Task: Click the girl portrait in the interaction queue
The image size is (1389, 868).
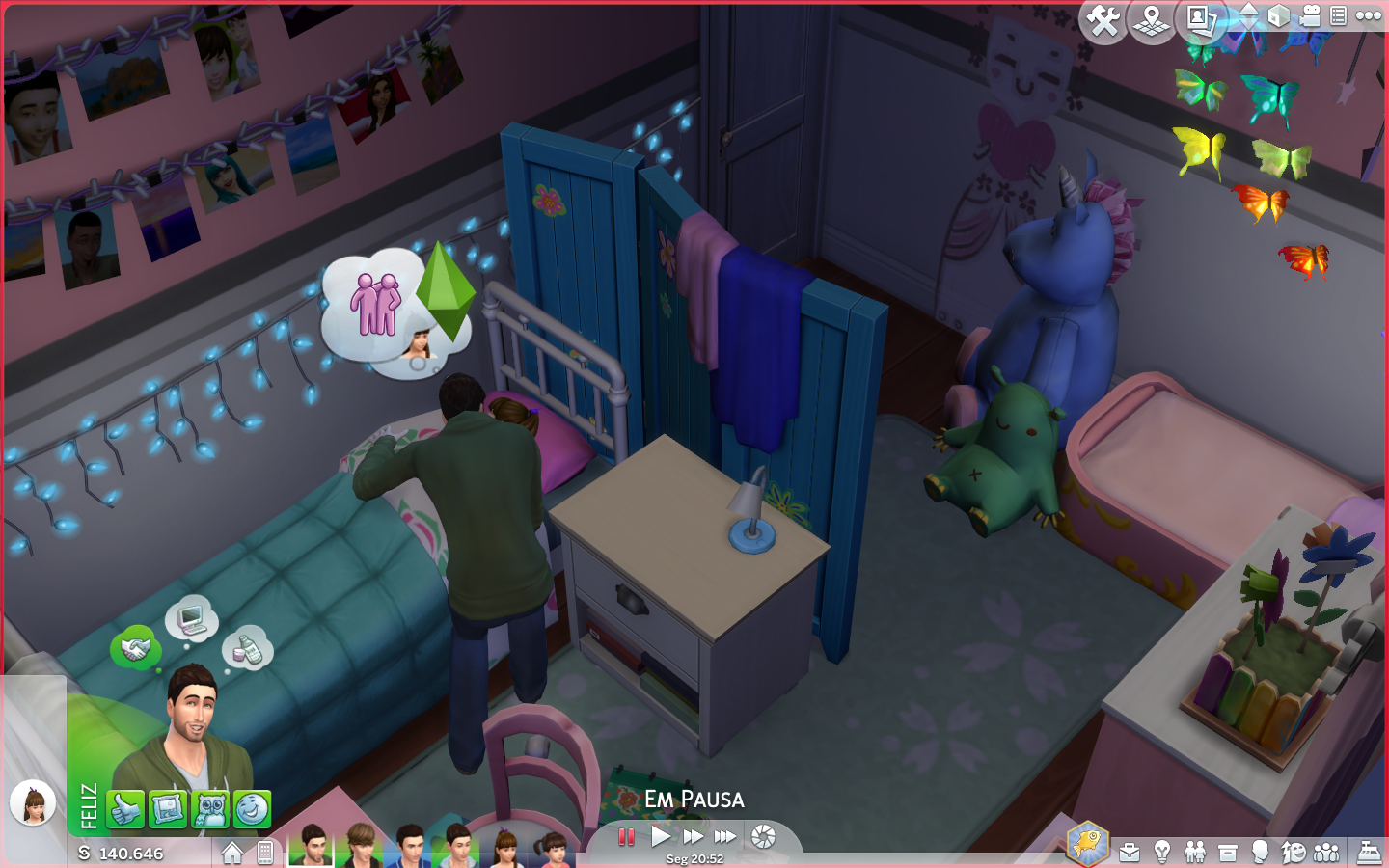Action: [33, 802]
